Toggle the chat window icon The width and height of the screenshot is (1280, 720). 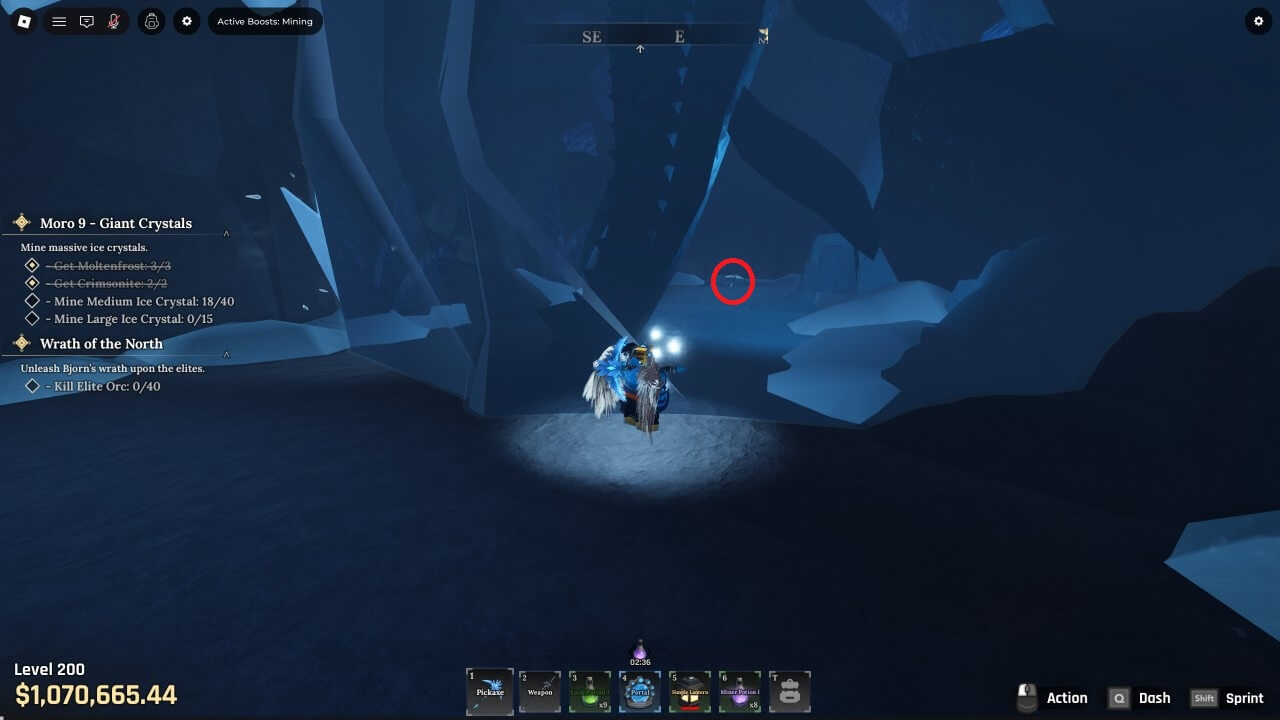(87, 21)
